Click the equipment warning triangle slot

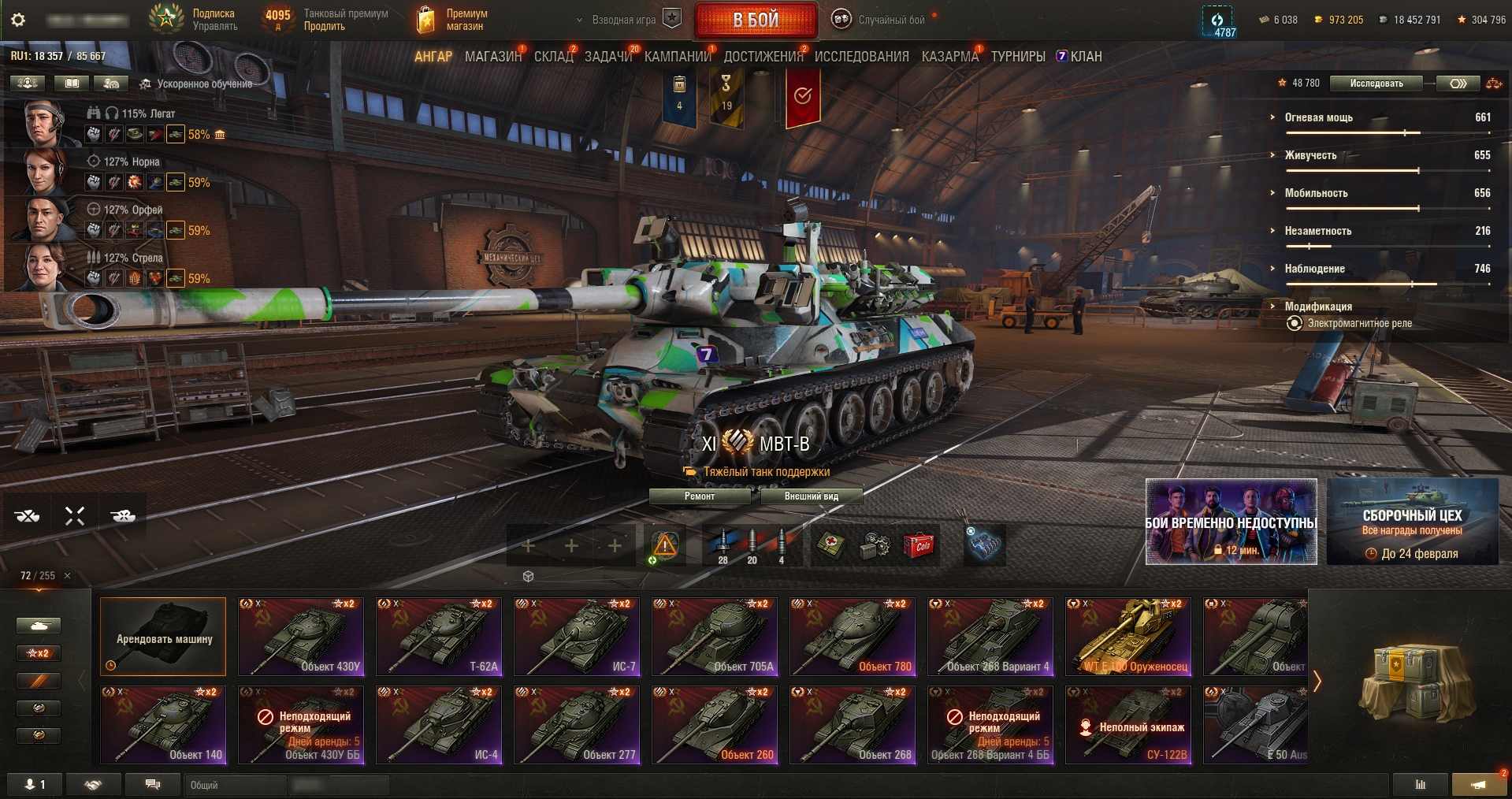[664, 544]
